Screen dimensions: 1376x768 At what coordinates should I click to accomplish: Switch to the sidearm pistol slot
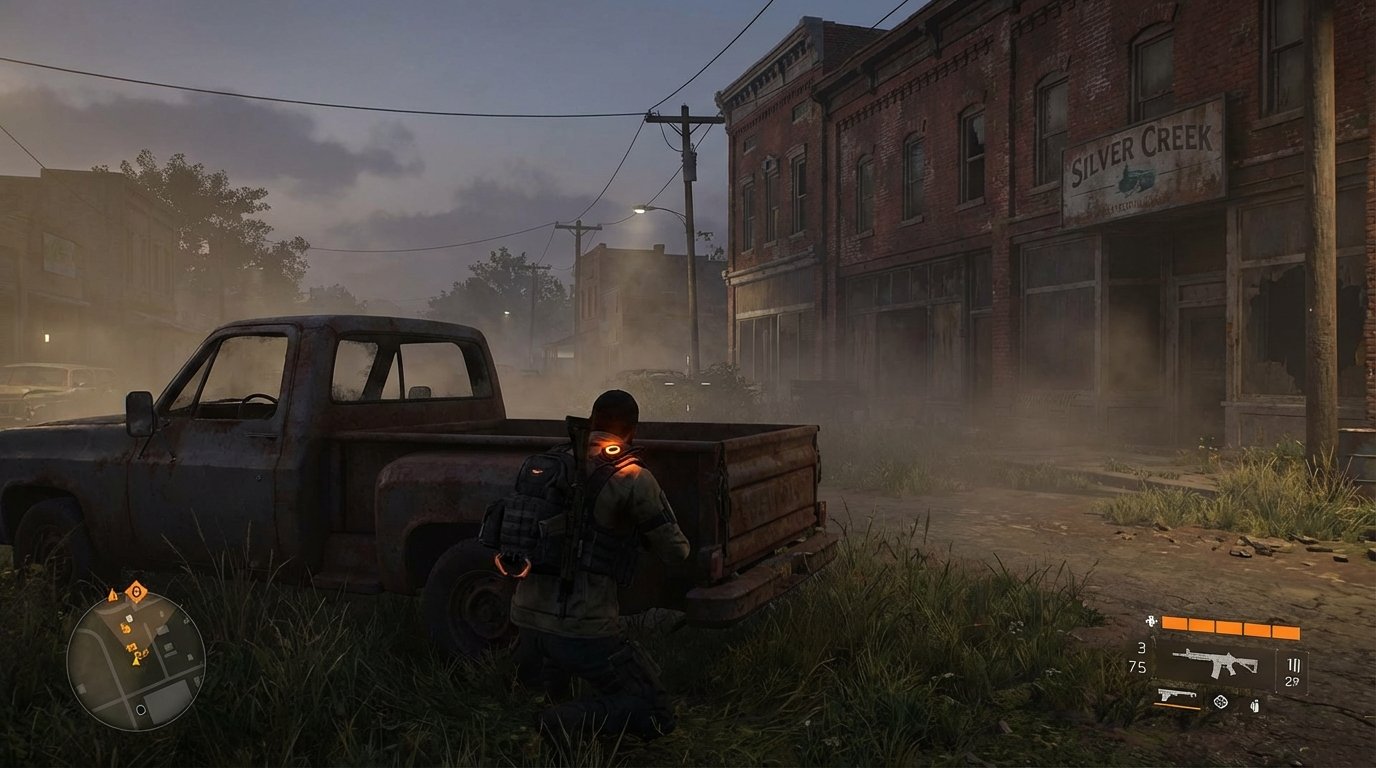1177,695
